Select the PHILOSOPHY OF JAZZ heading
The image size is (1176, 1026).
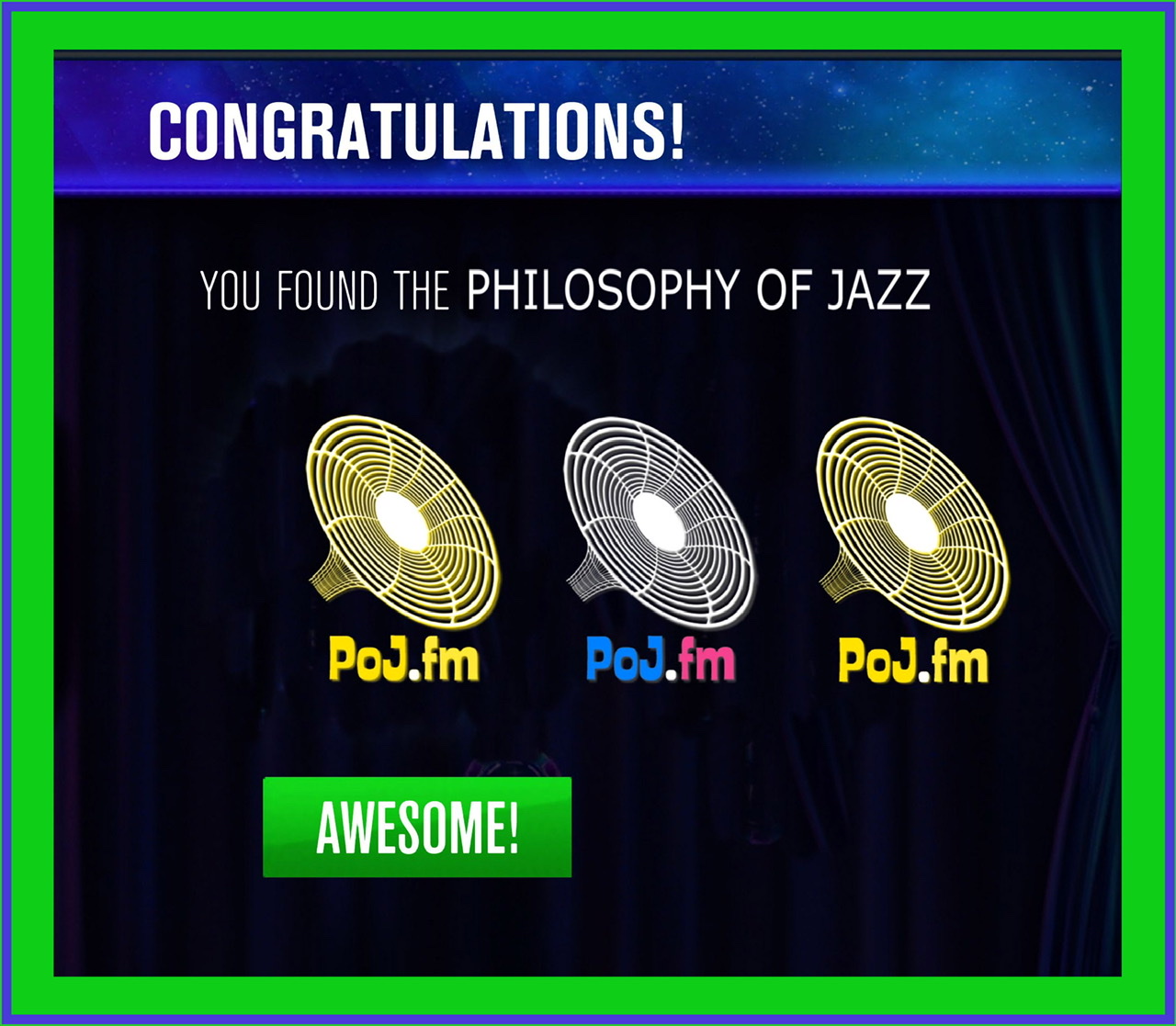pyautogui.click(x=696, y=290)
